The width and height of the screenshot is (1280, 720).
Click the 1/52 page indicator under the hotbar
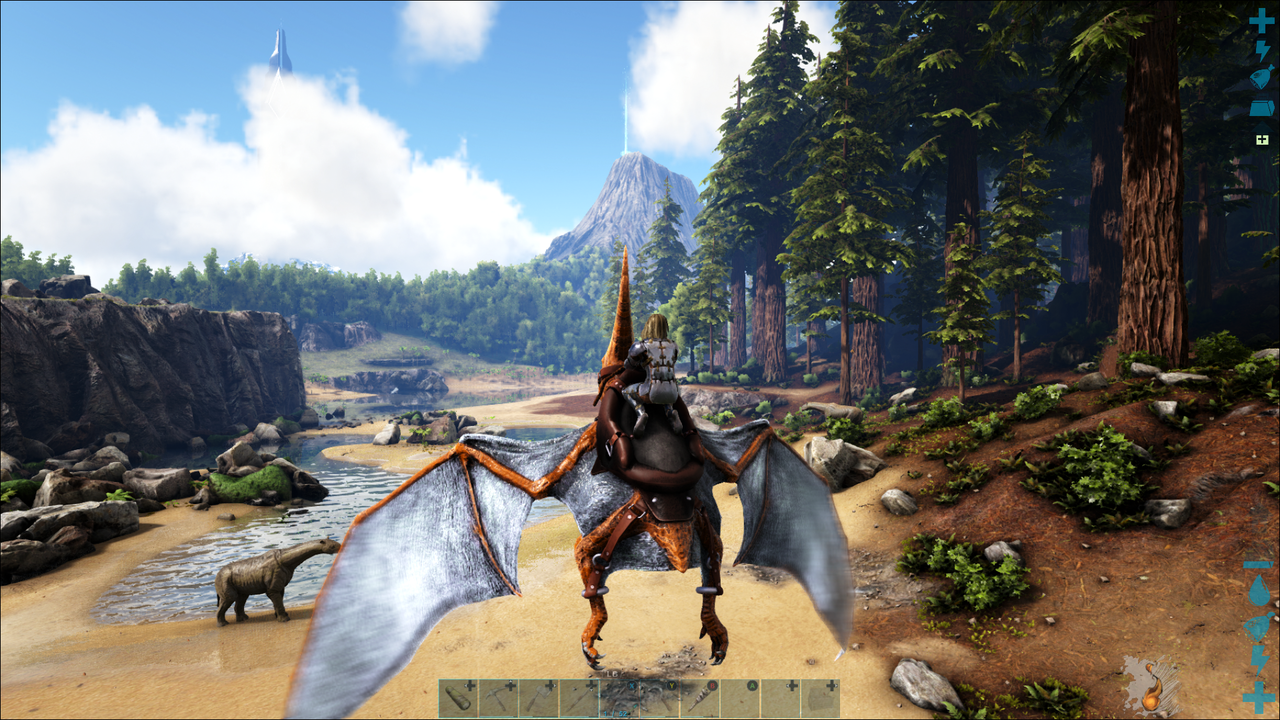click(613, 713)
